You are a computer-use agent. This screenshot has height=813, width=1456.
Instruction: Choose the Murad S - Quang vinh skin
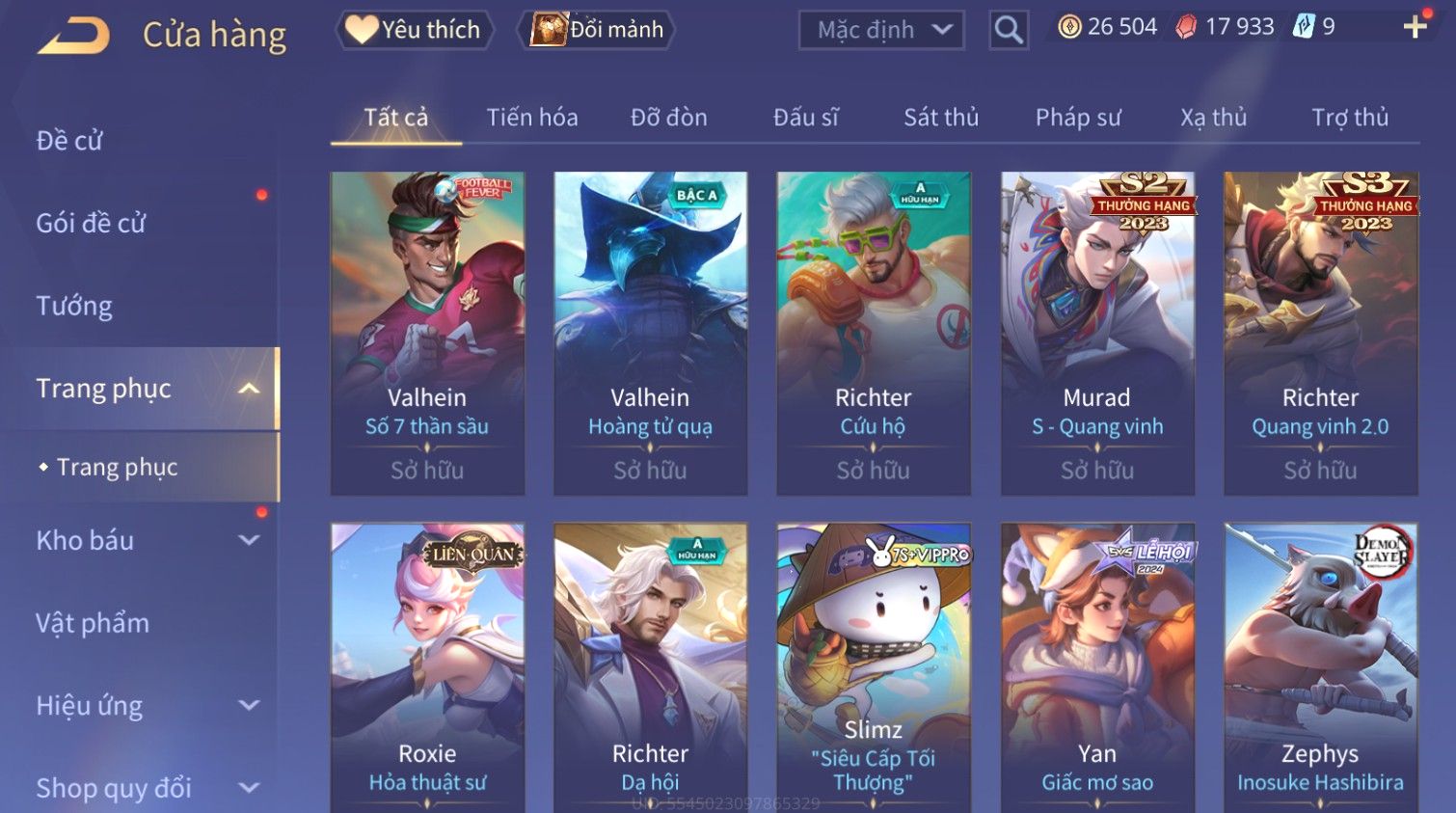(1097, 333)
